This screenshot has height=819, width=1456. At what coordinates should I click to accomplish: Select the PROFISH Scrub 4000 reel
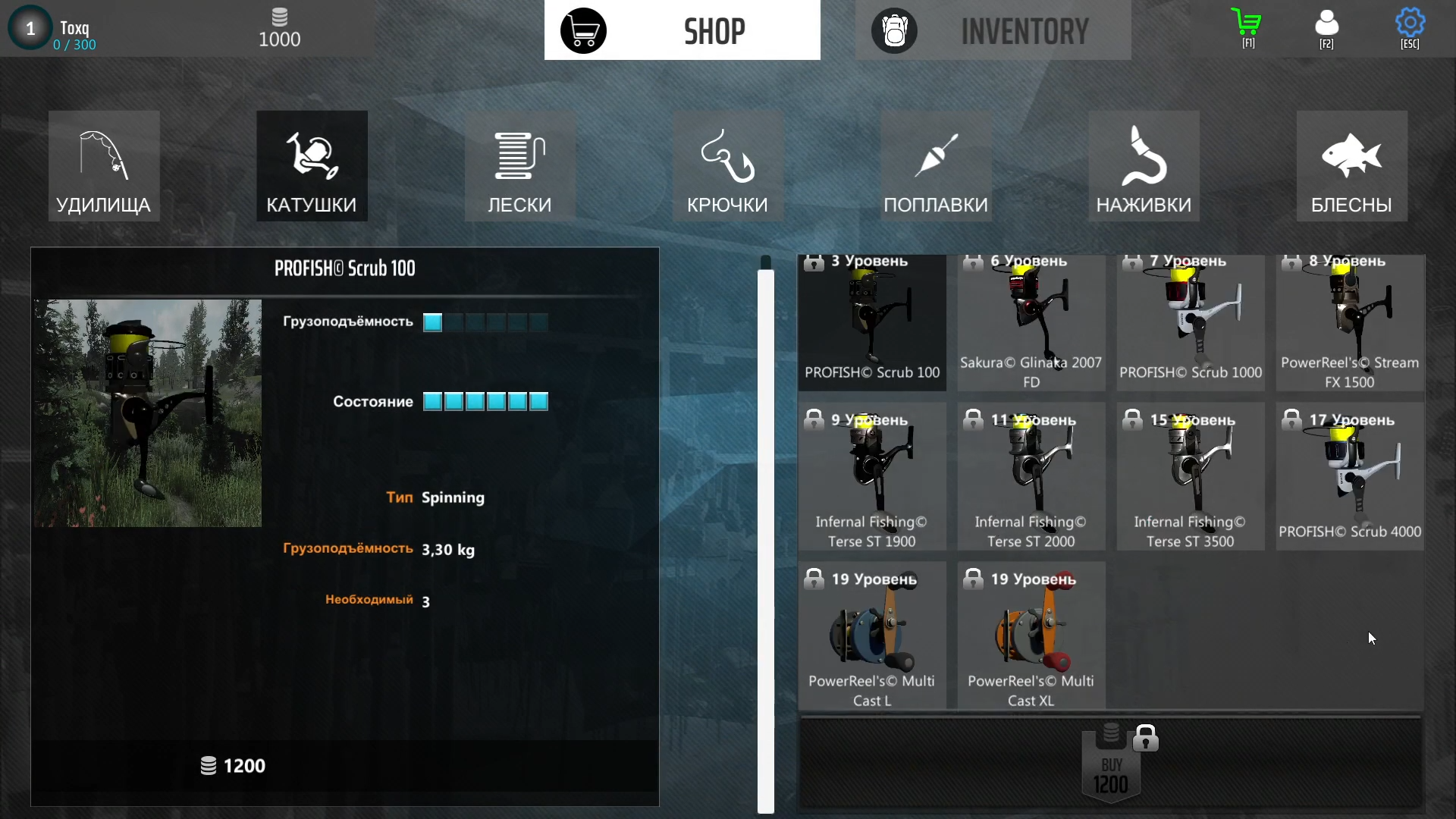pyautogui.click(x=1350, y=478)
